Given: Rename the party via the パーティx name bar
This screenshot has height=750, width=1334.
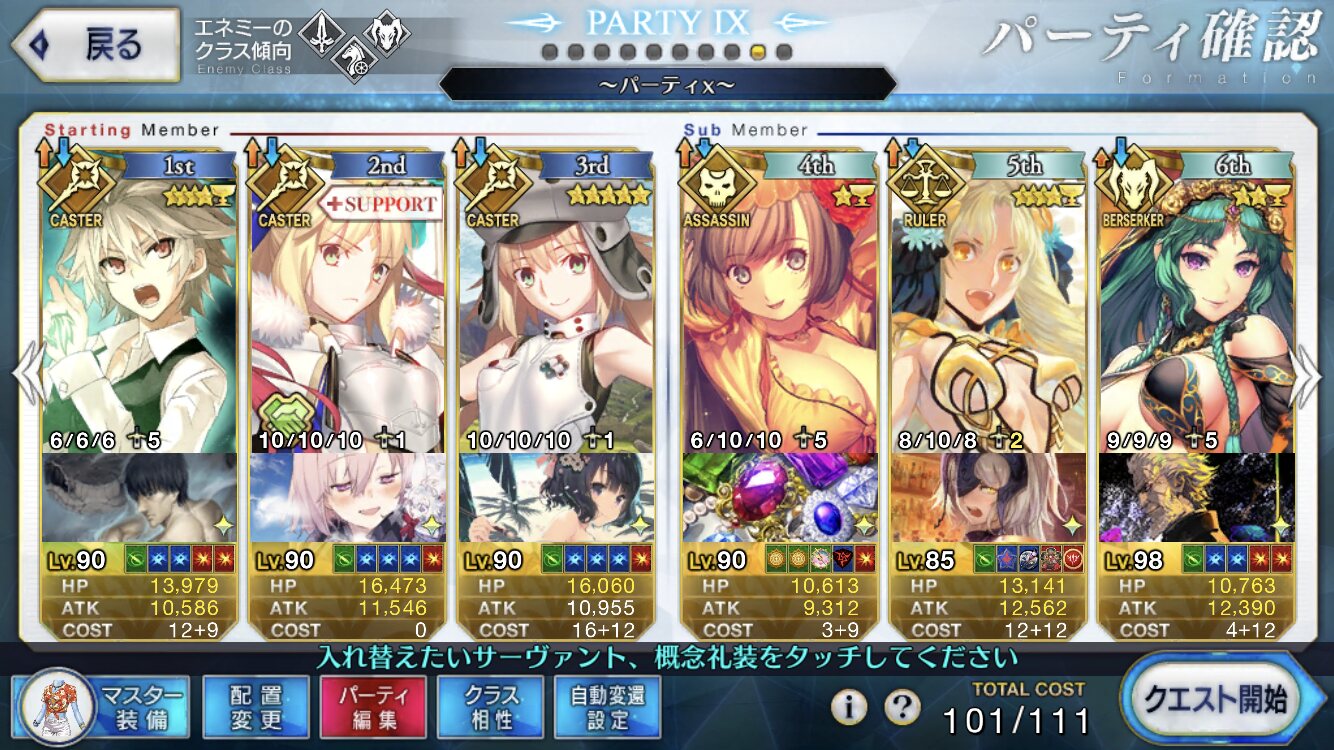Looking at the screenshot, I should tap(667, 85).
